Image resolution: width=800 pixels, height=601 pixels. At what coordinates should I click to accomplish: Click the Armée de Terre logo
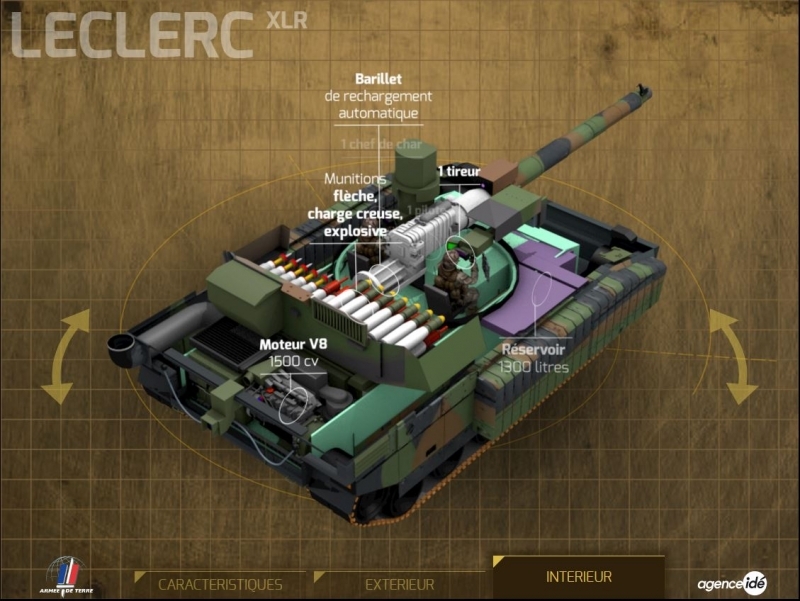point(63,577)
